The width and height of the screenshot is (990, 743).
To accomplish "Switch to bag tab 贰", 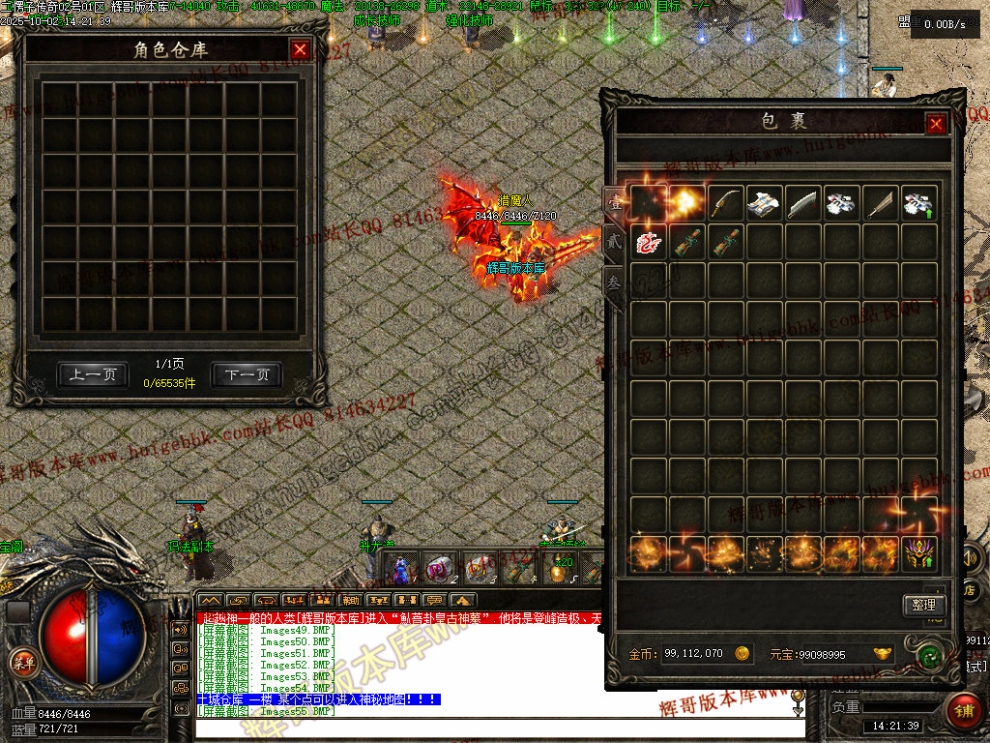I will 615,240.
